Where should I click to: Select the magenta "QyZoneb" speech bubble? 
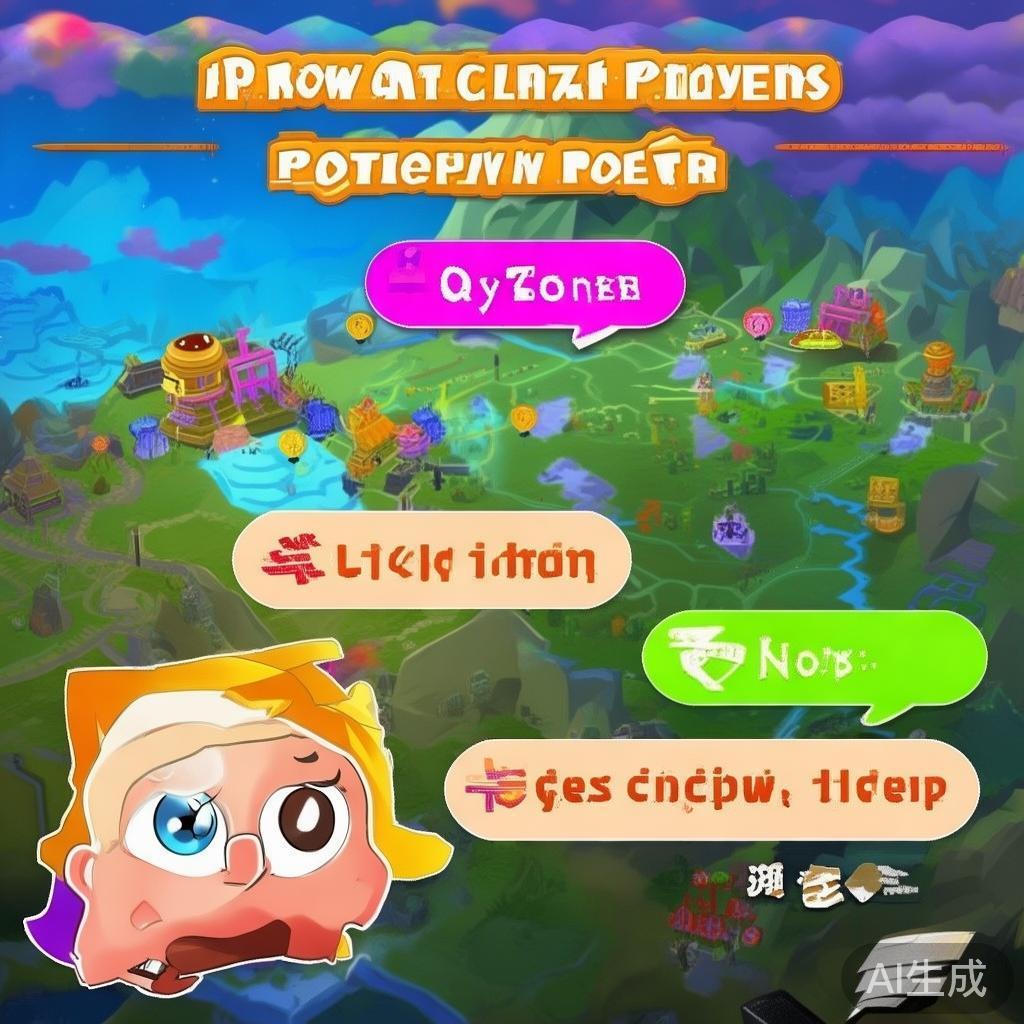pyautogui.click(x=525, y=287)
